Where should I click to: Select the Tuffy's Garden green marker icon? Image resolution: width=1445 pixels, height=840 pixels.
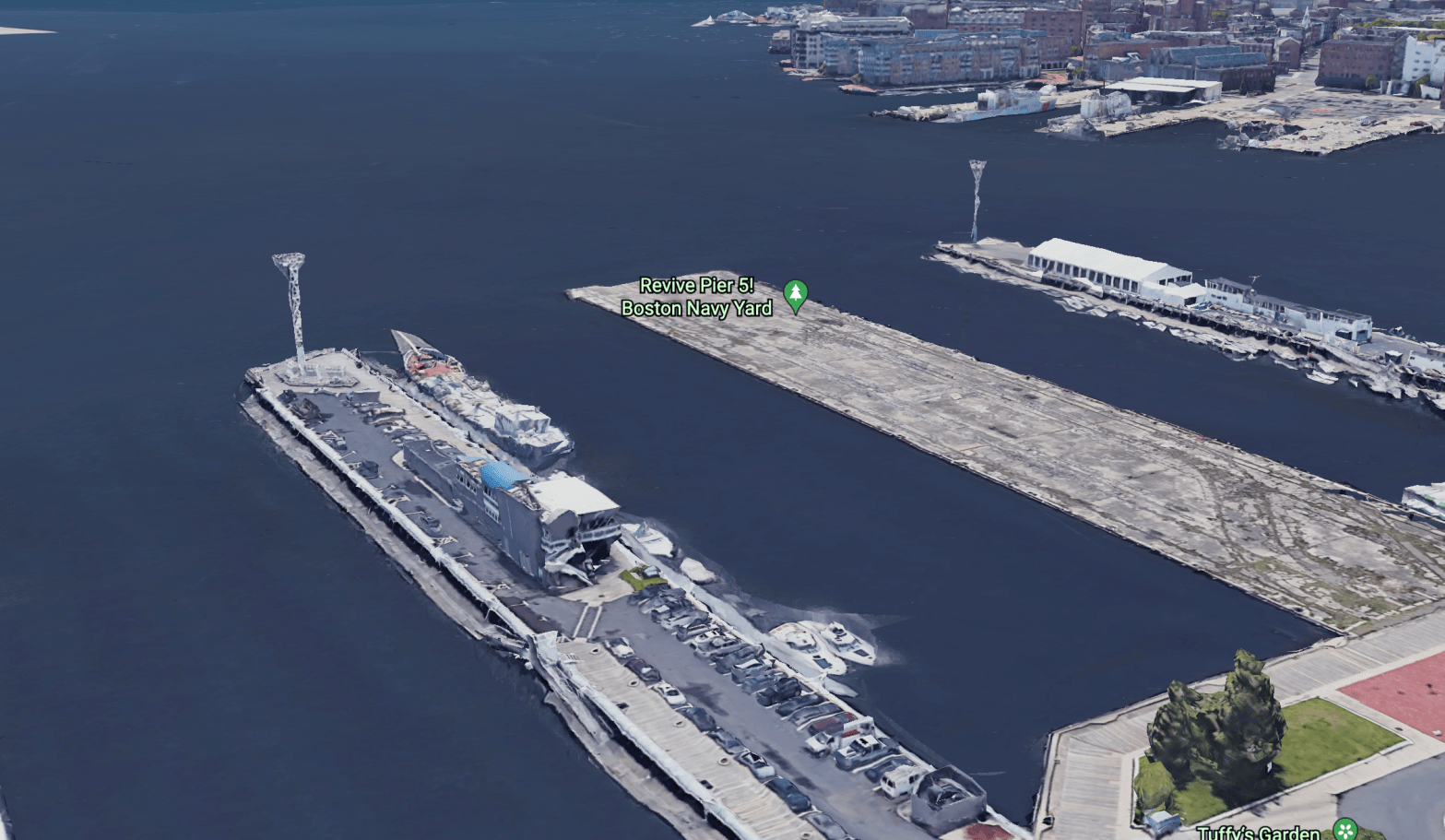tap(1347, 828)
